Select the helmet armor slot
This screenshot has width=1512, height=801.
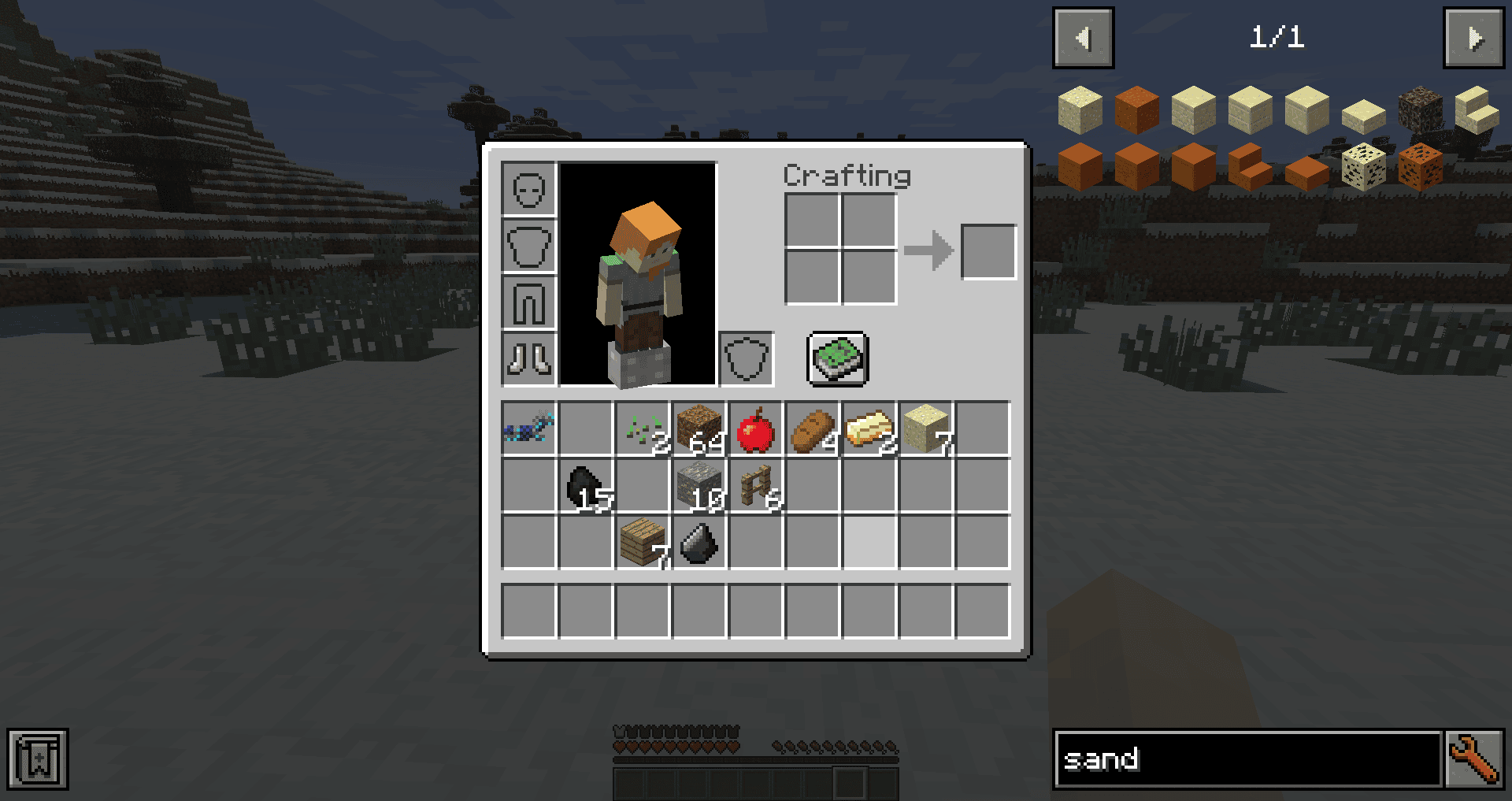(528, 189)
